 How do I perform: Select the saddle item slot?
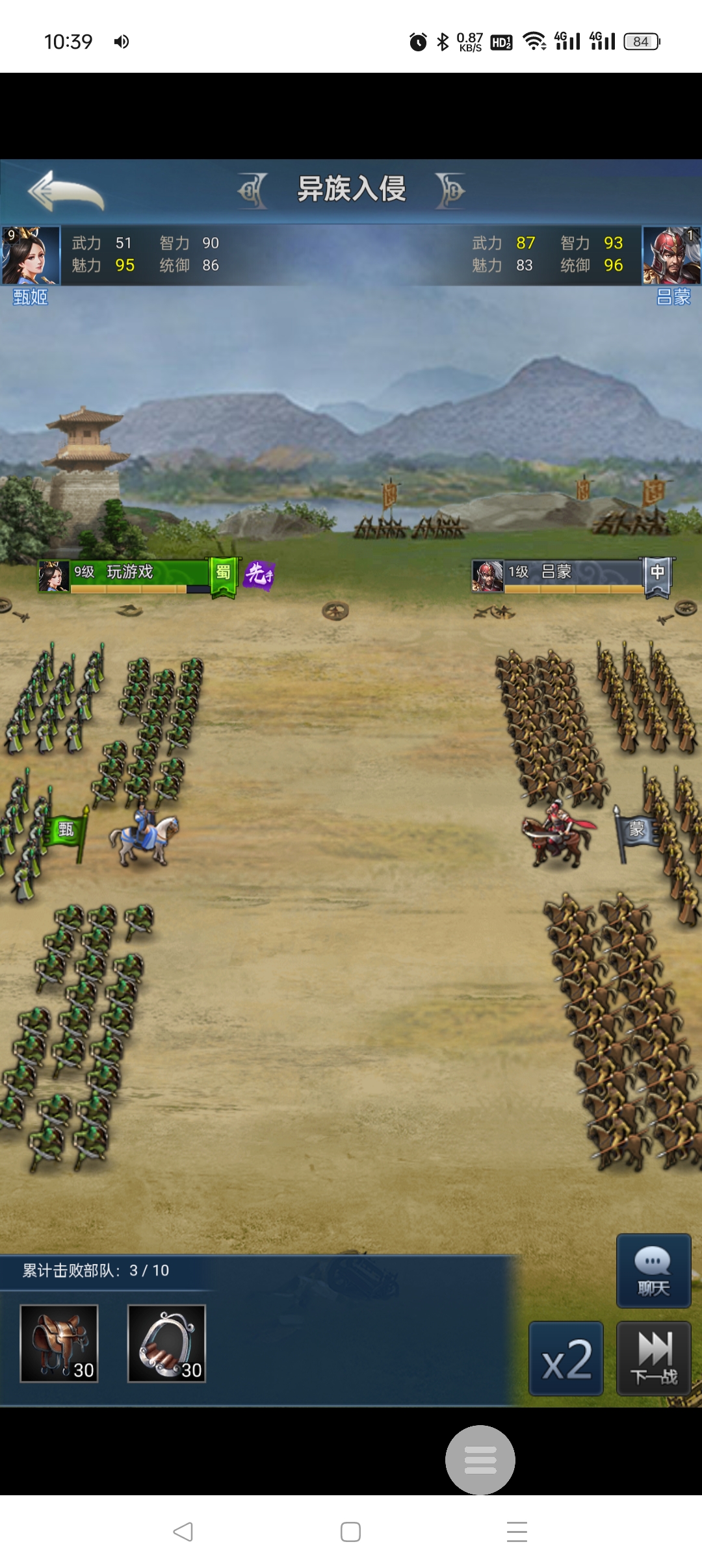(x=59, y=1343)
